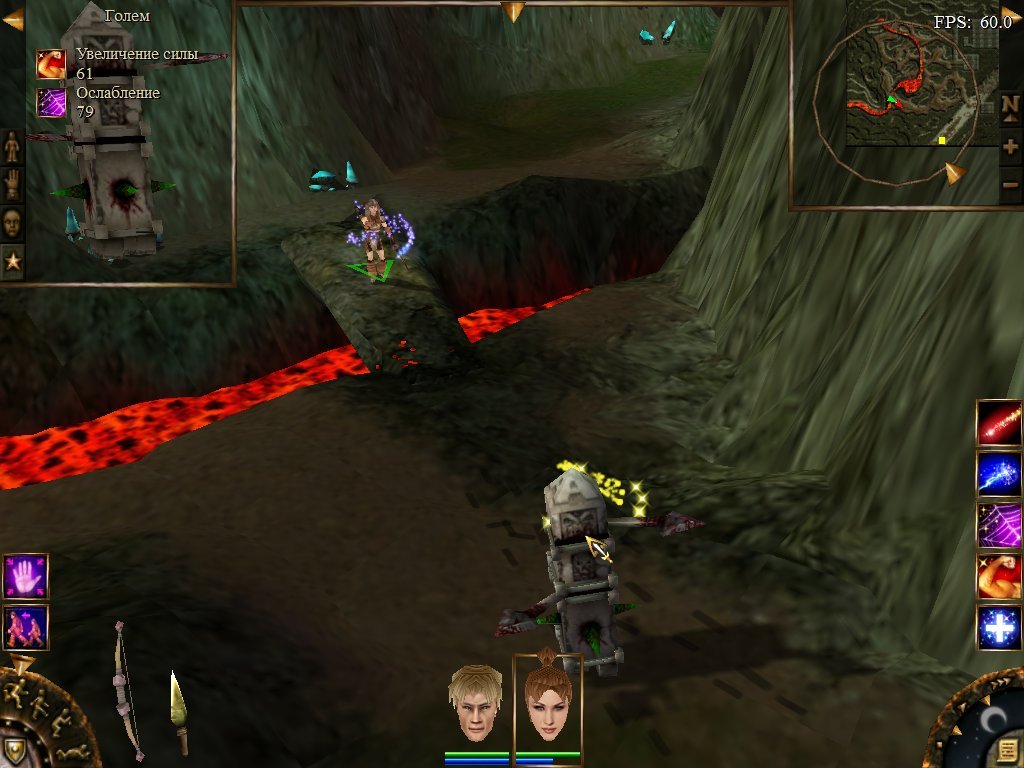
Task: Use the blue cross healing spell
Action: (x=999, y=628)
